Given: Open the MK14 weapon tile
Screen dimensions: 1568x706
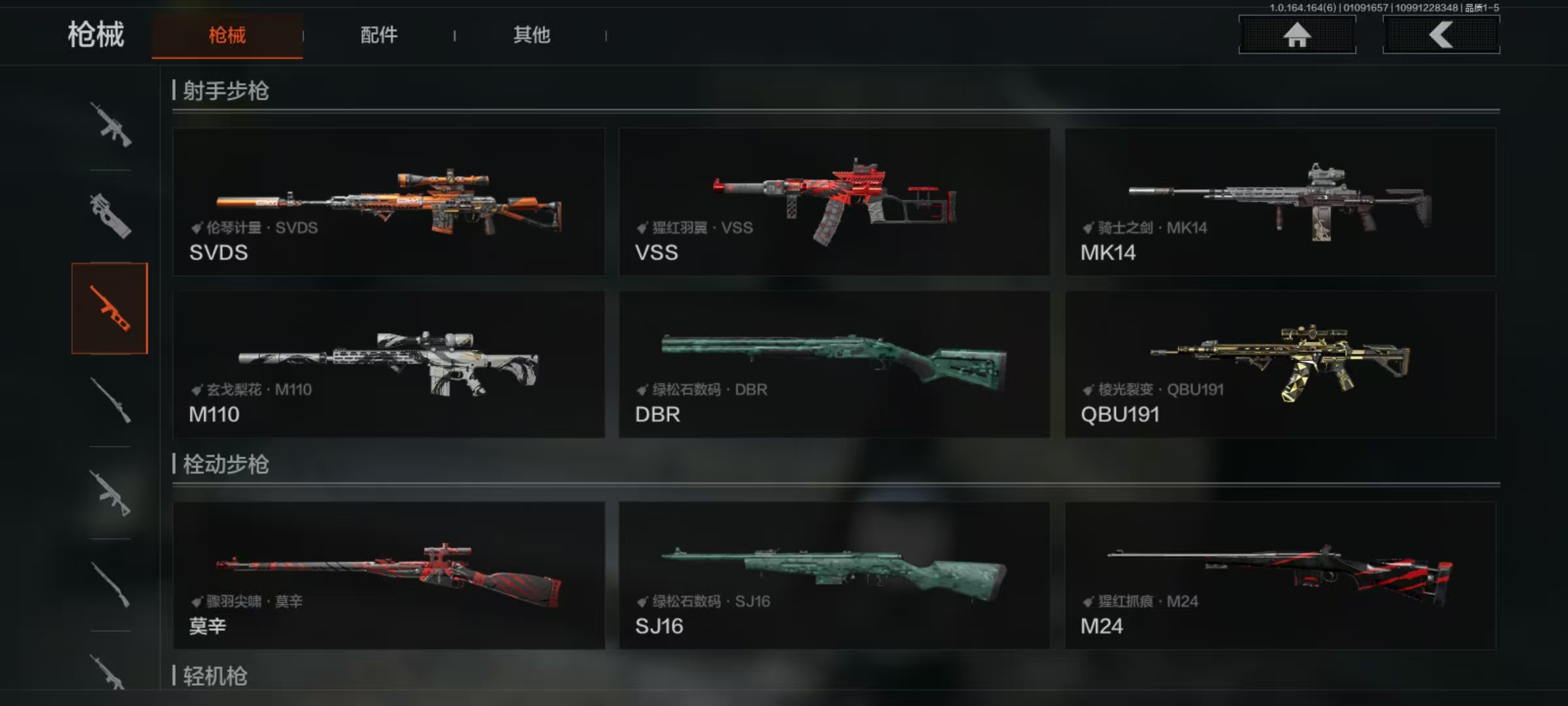Looking at the screenshot, I should pyautogui.click(x=1280, y=201).
